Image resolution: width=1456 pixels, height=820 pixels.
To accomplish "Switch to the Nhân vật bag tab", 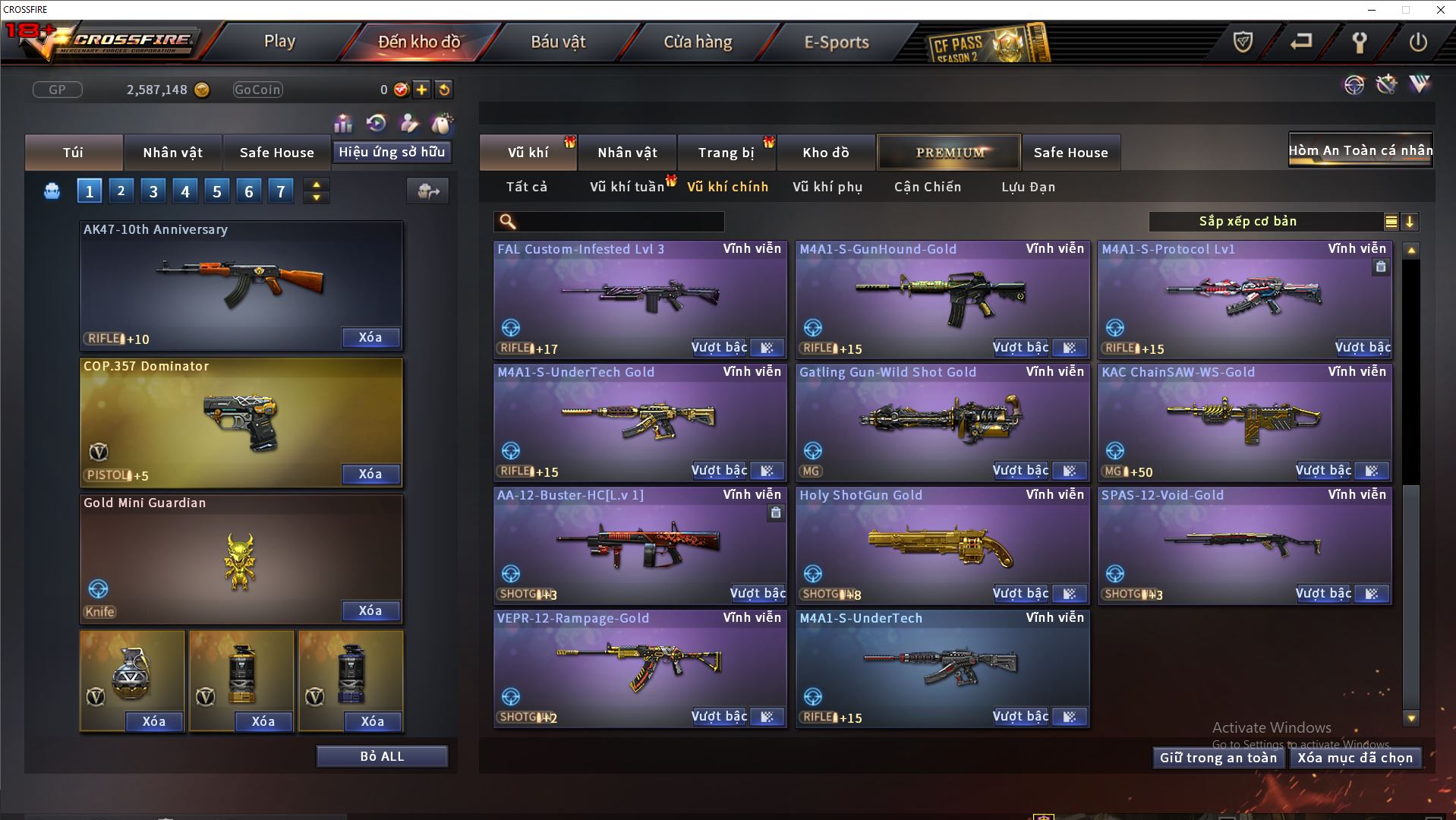I will tap(172, 153).
